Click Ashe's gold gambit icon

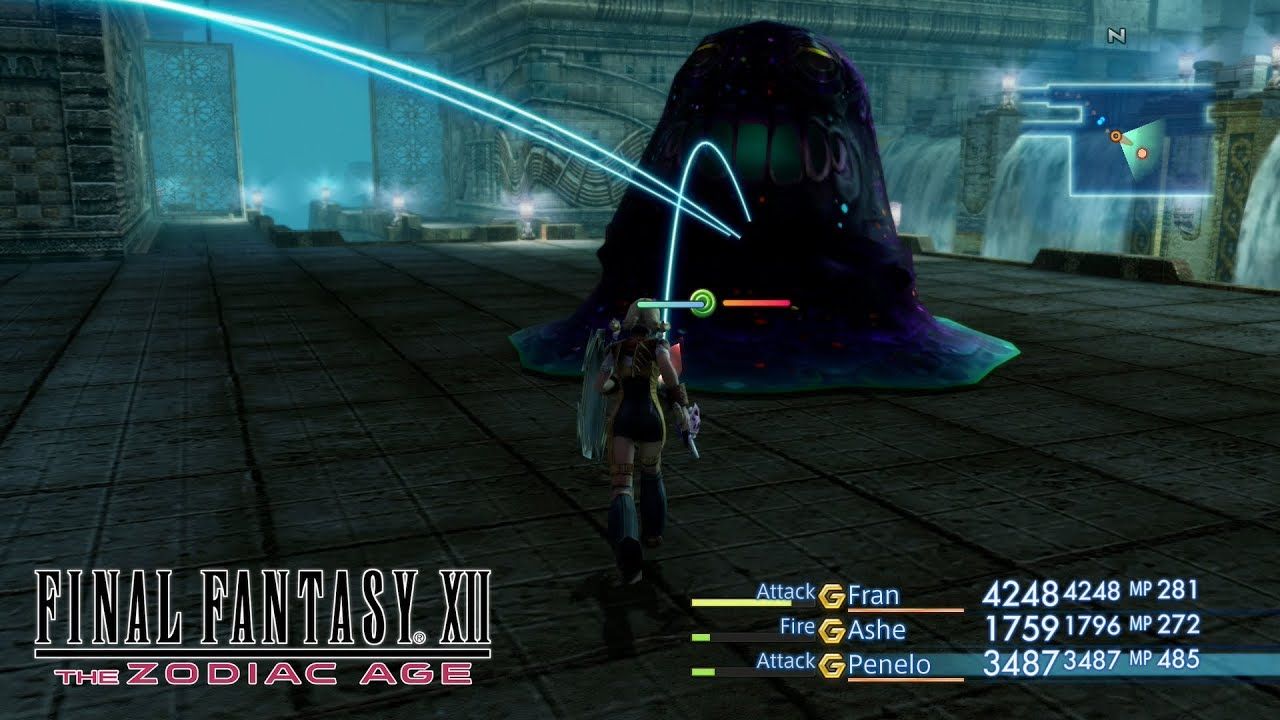(x=830, y=627)
